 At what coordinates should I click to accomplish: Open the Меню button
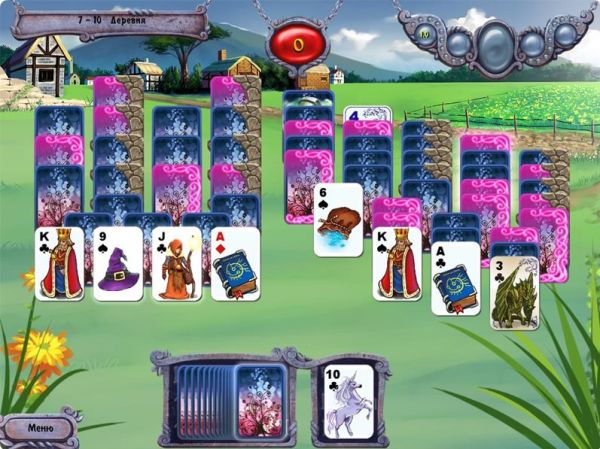[40, 427]
